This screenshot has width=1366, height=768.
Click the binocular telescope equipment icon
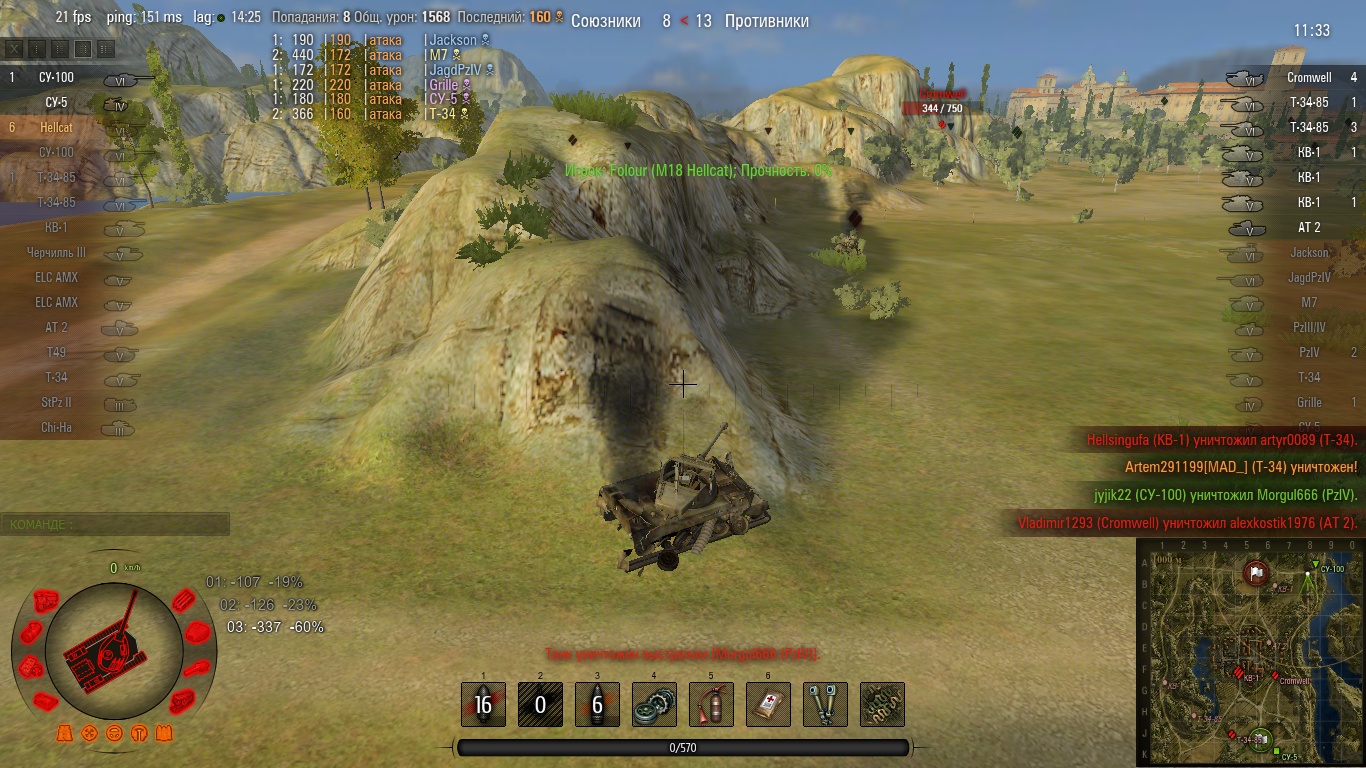click(825, 704)
